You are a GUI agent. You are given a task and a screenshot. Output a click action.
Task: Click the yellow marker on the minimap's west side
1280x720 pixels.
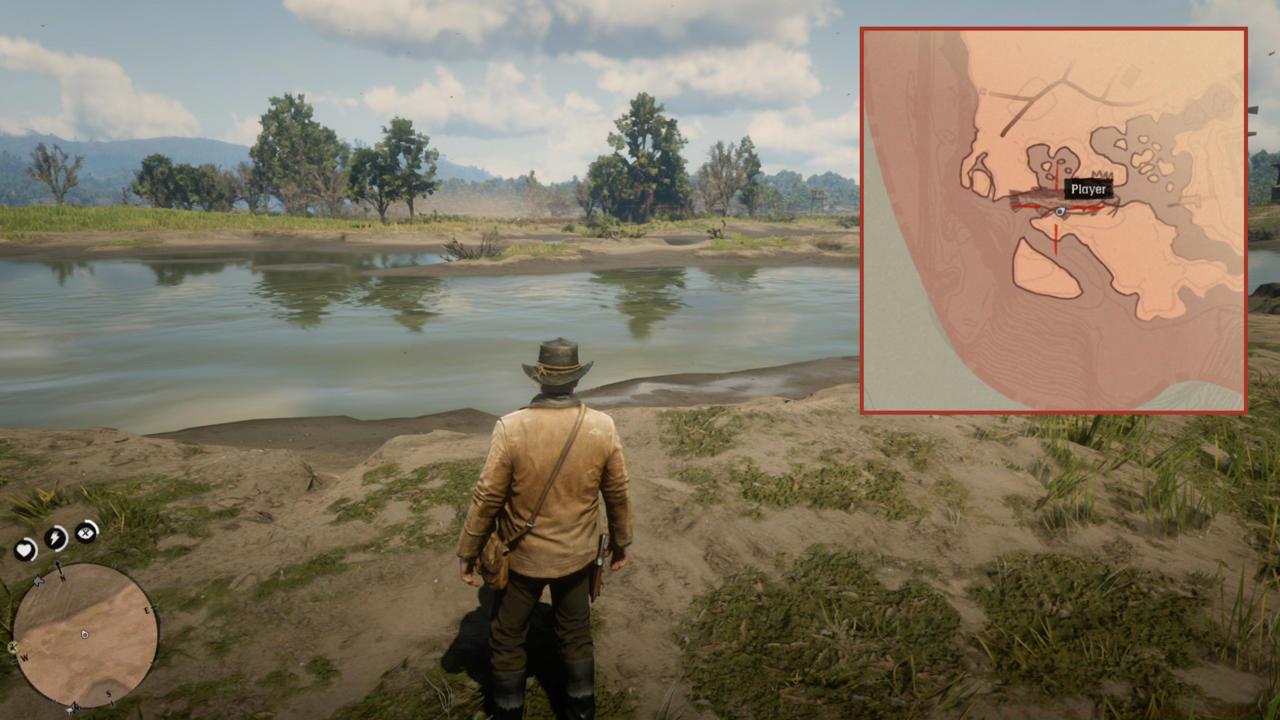[12, 648]
